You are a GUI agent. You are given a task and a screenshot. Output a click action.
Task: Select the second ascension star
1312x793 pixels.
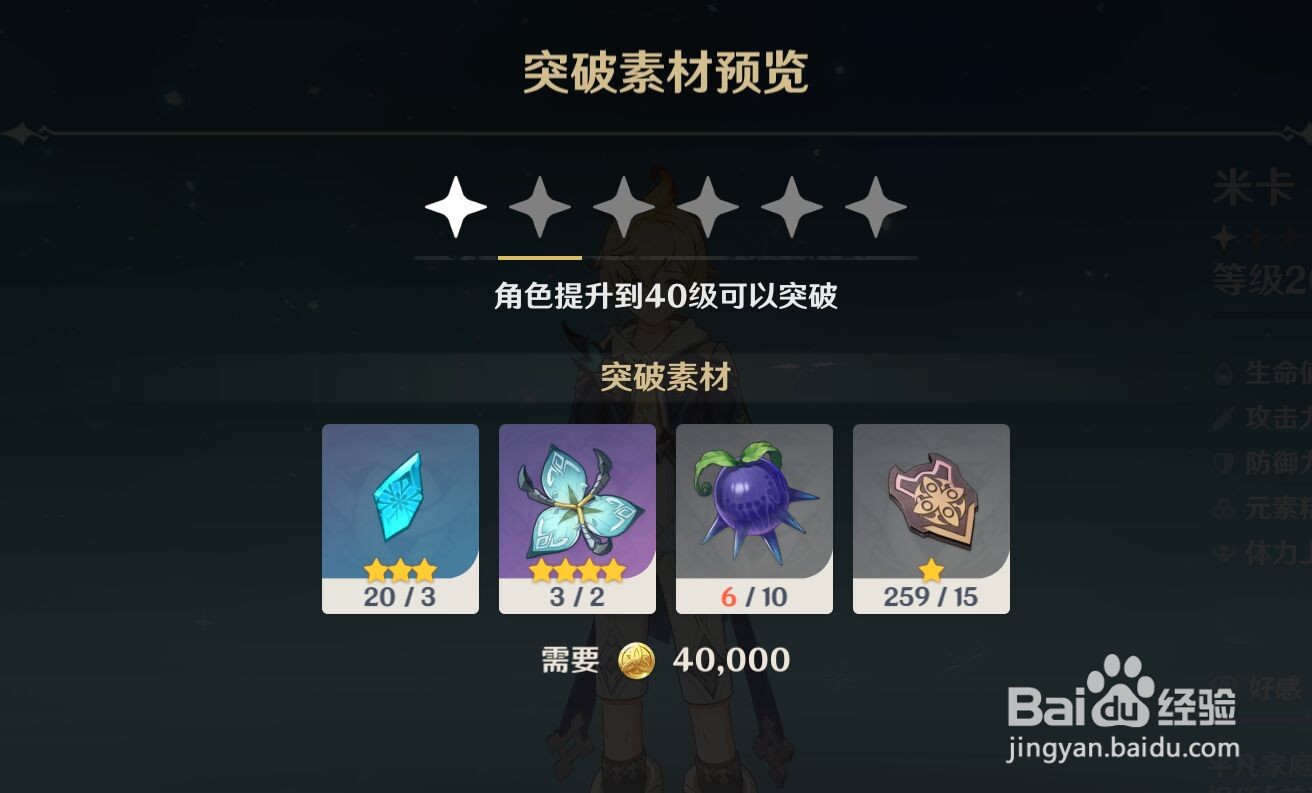[540, 205]
